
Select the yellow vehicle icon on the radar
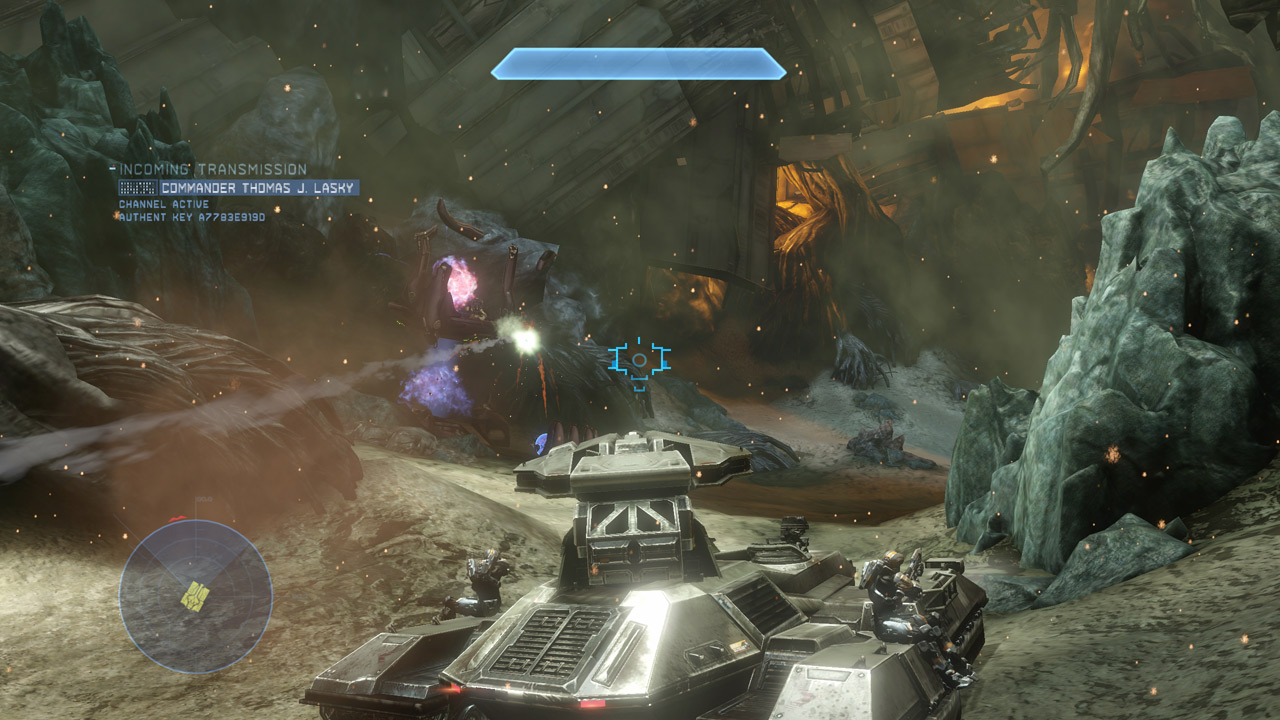coord(196,595)
